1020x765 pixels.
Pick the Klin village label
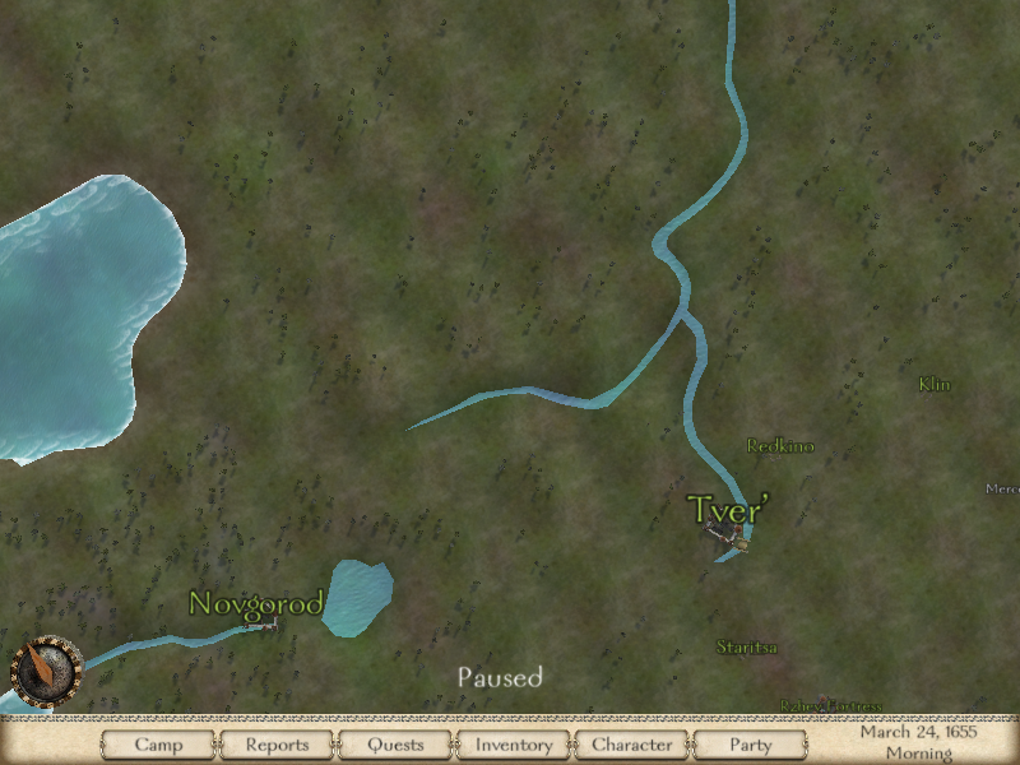point(934,384)
